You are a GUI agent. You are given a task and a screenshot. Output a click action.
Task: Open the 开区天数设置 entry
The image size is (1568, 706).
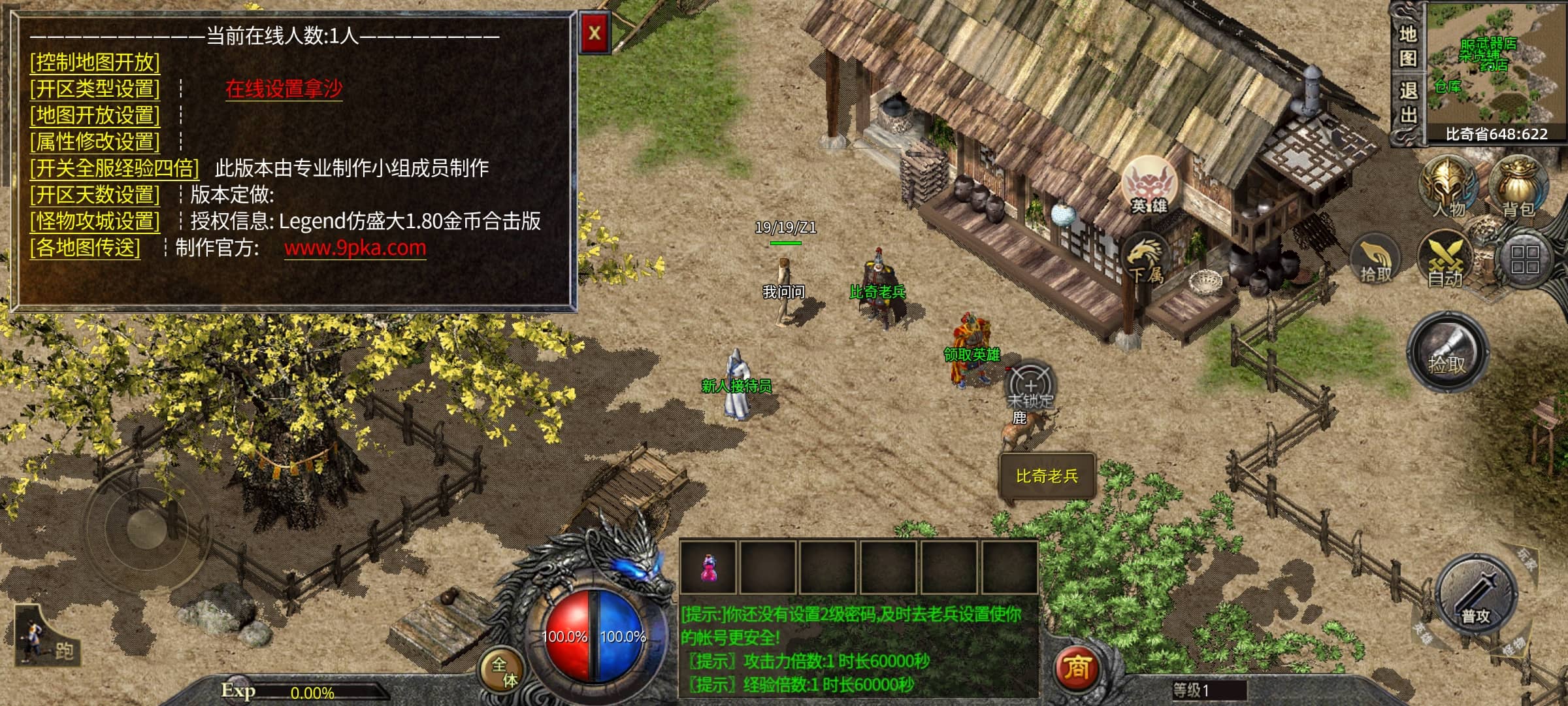[x=95, y=194]
